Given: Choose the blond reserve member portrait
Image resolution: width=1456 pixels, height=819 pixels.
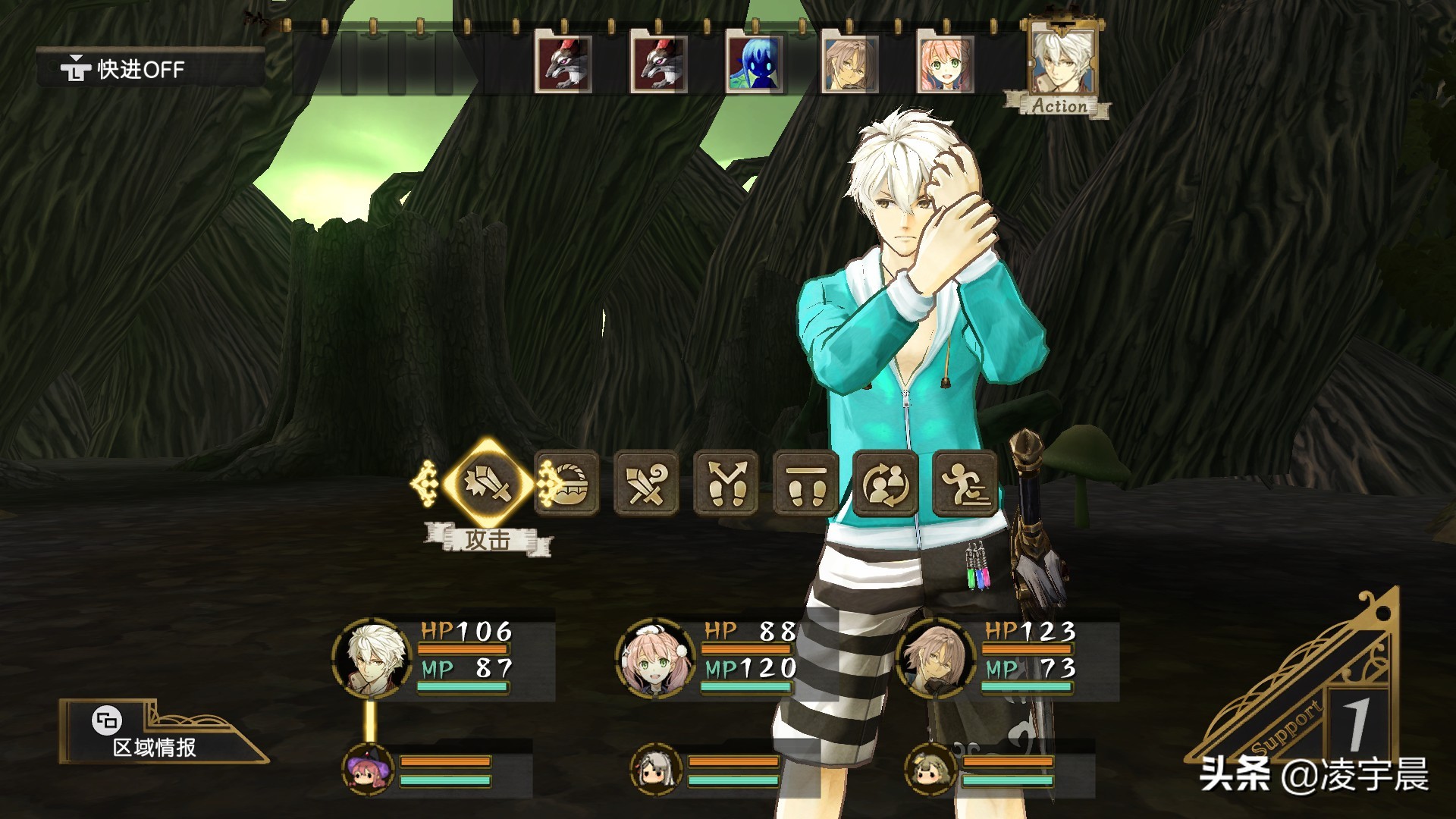Looking at the screenshot, I should (930, 770).
